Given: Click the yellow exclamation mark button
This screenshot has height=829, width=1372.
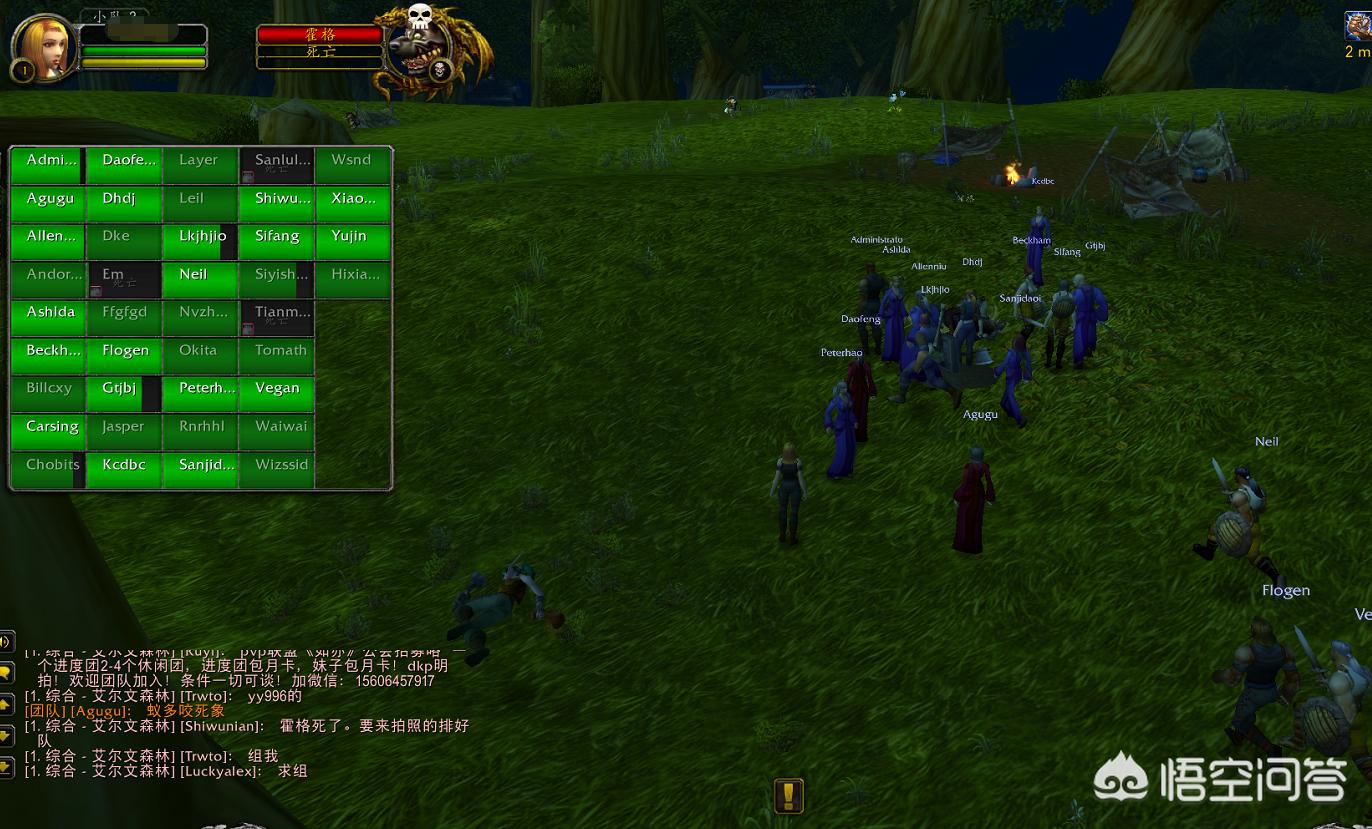Looking at the screenshot, I should point(789,796).
